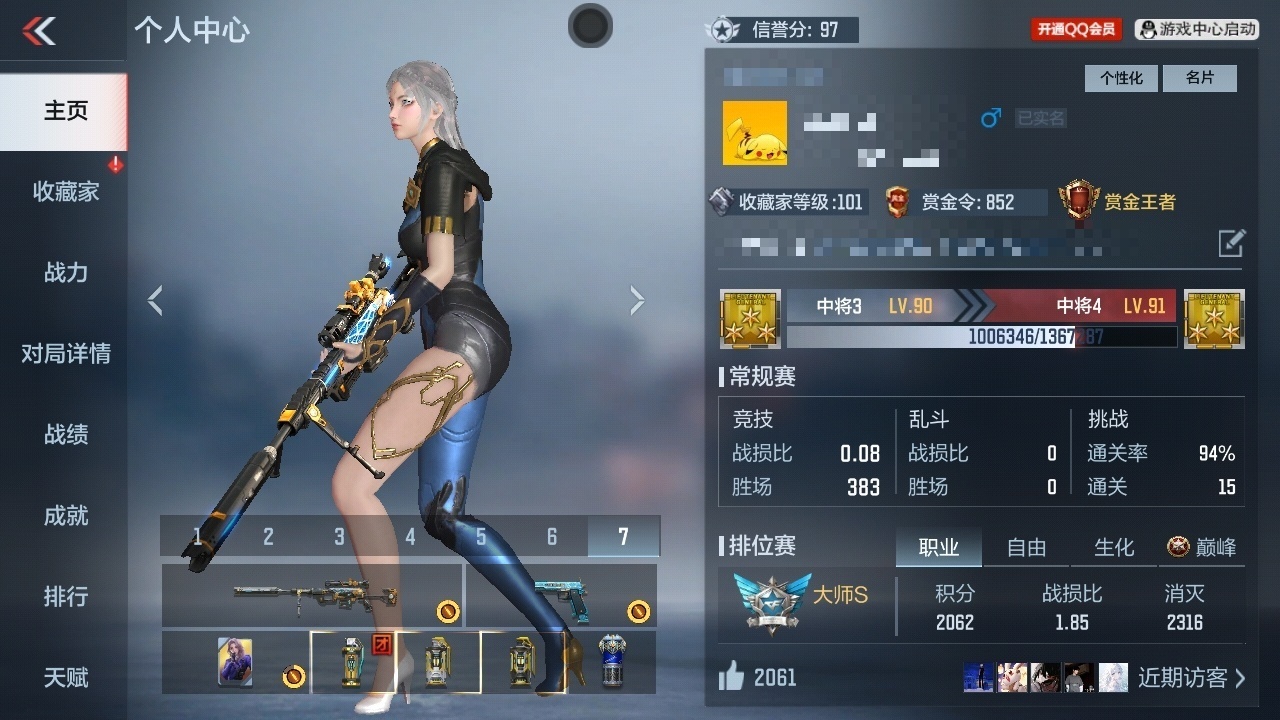Open the 天赋 talents page
Viewport: 1280px width, 720px height.
(65, 677)
